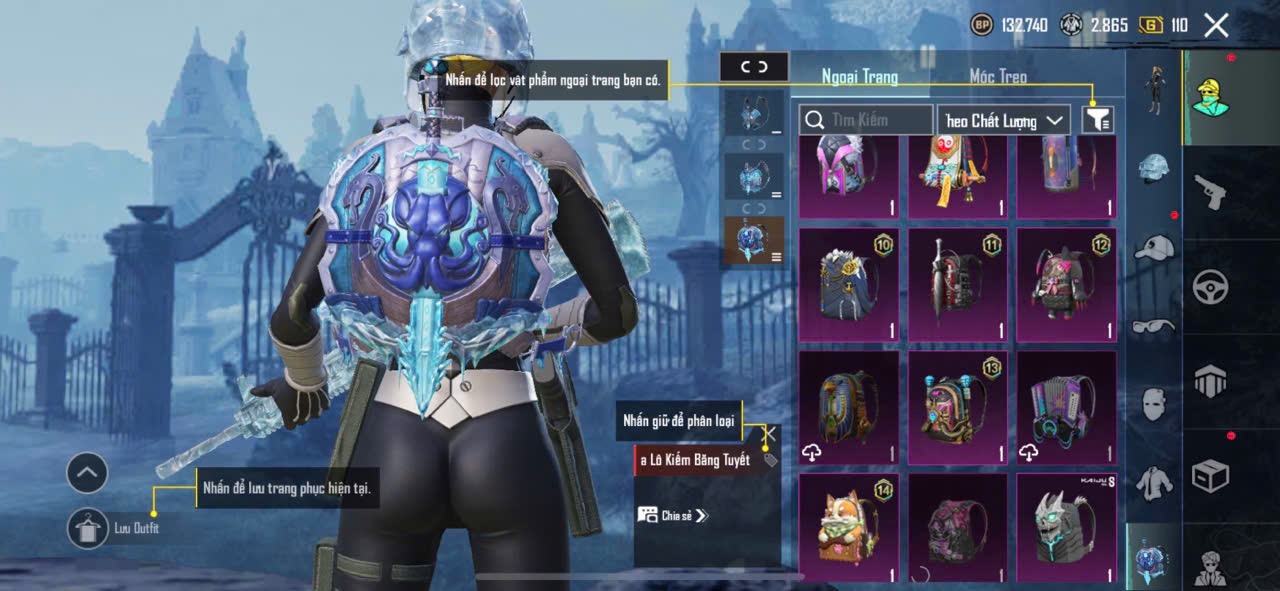This screenshot has width=1280, height=591.
Task: Select the level 13 skull backpack
Action: click(957, 407)
